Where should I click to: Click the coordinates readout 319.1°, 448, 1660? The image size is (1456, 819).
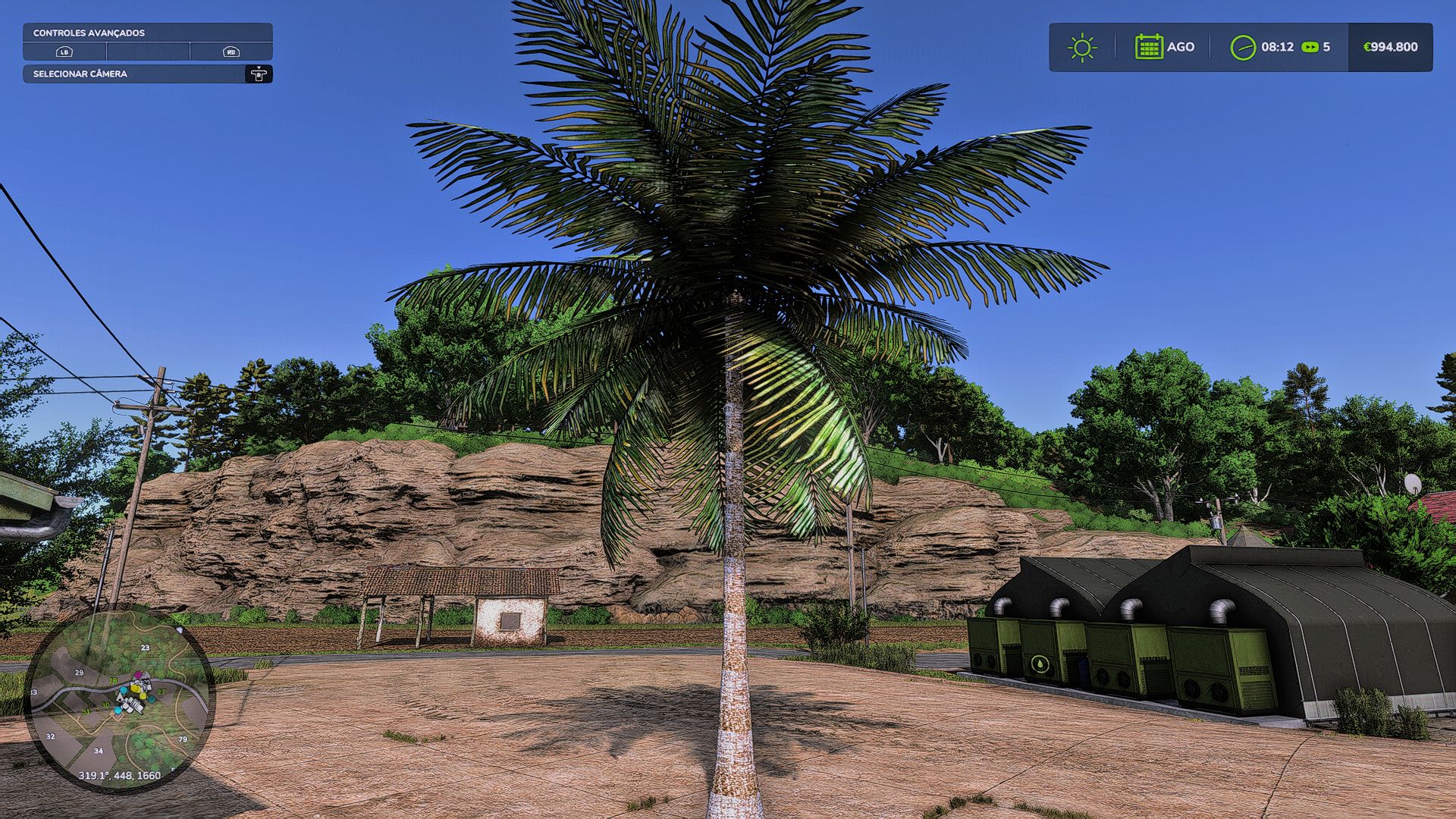pyautogui.click(x=120, y=776)
